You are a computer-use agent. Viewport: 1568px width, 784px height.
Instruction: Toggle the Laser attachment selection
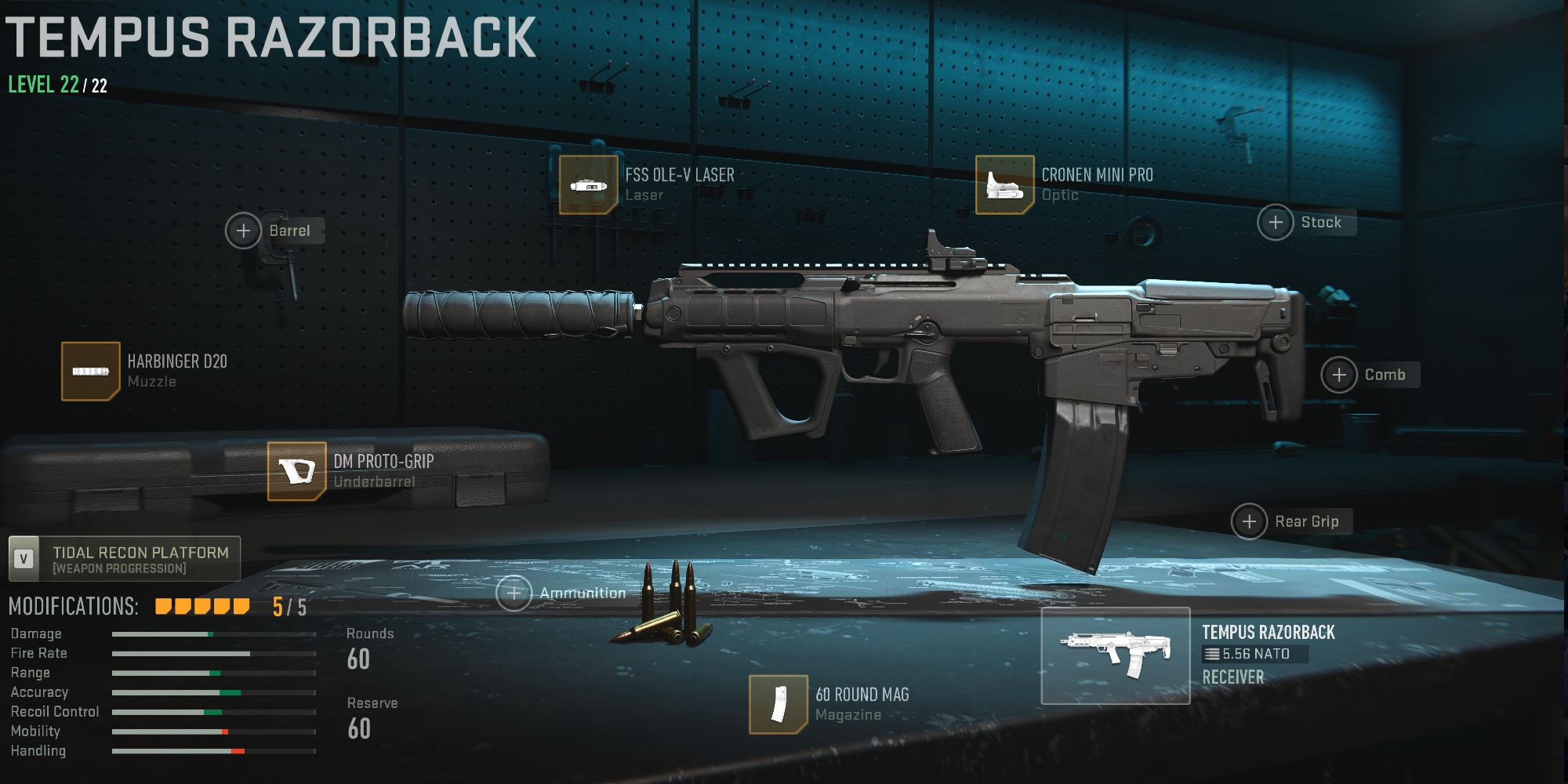590,185
